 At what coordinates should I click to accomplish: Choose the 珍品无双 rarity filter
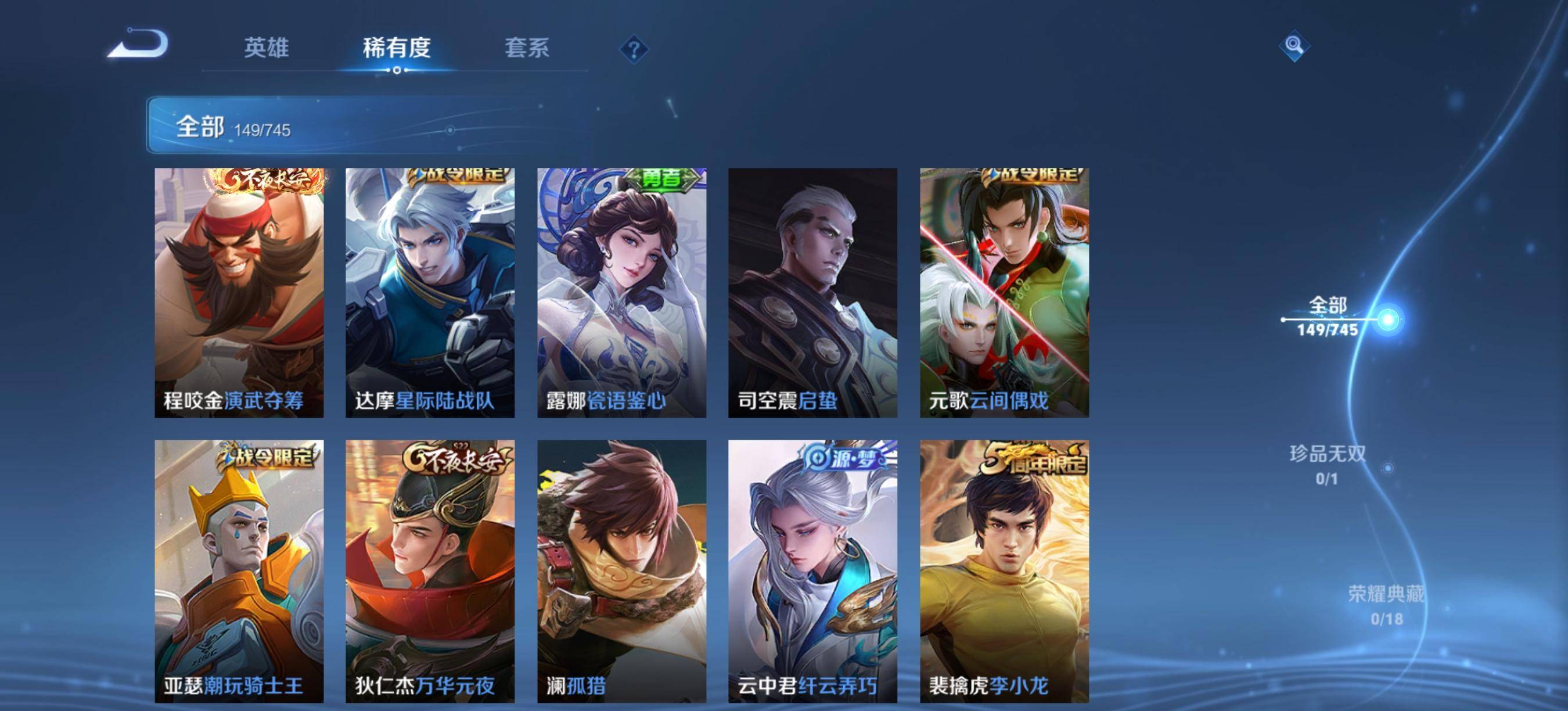[x=1328, y=465]
